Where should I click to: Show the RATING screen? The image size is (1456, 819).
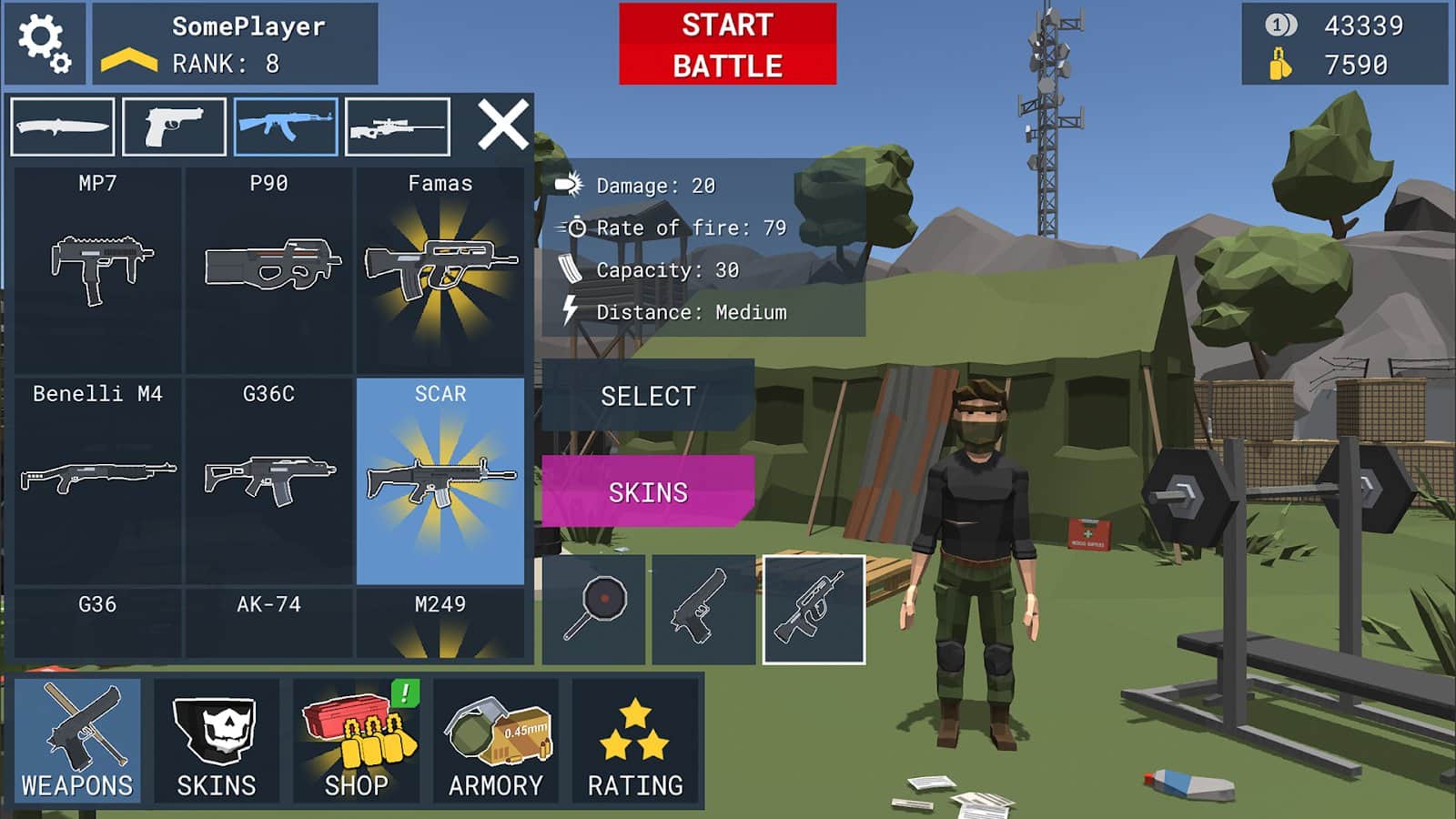click(x=635, y=741)
